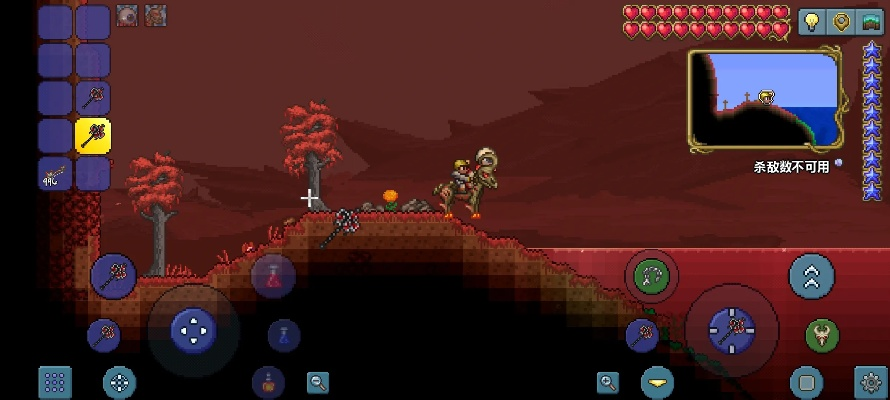890x400 pixels.
Task: Open the settings gear button
Action: 870,381
